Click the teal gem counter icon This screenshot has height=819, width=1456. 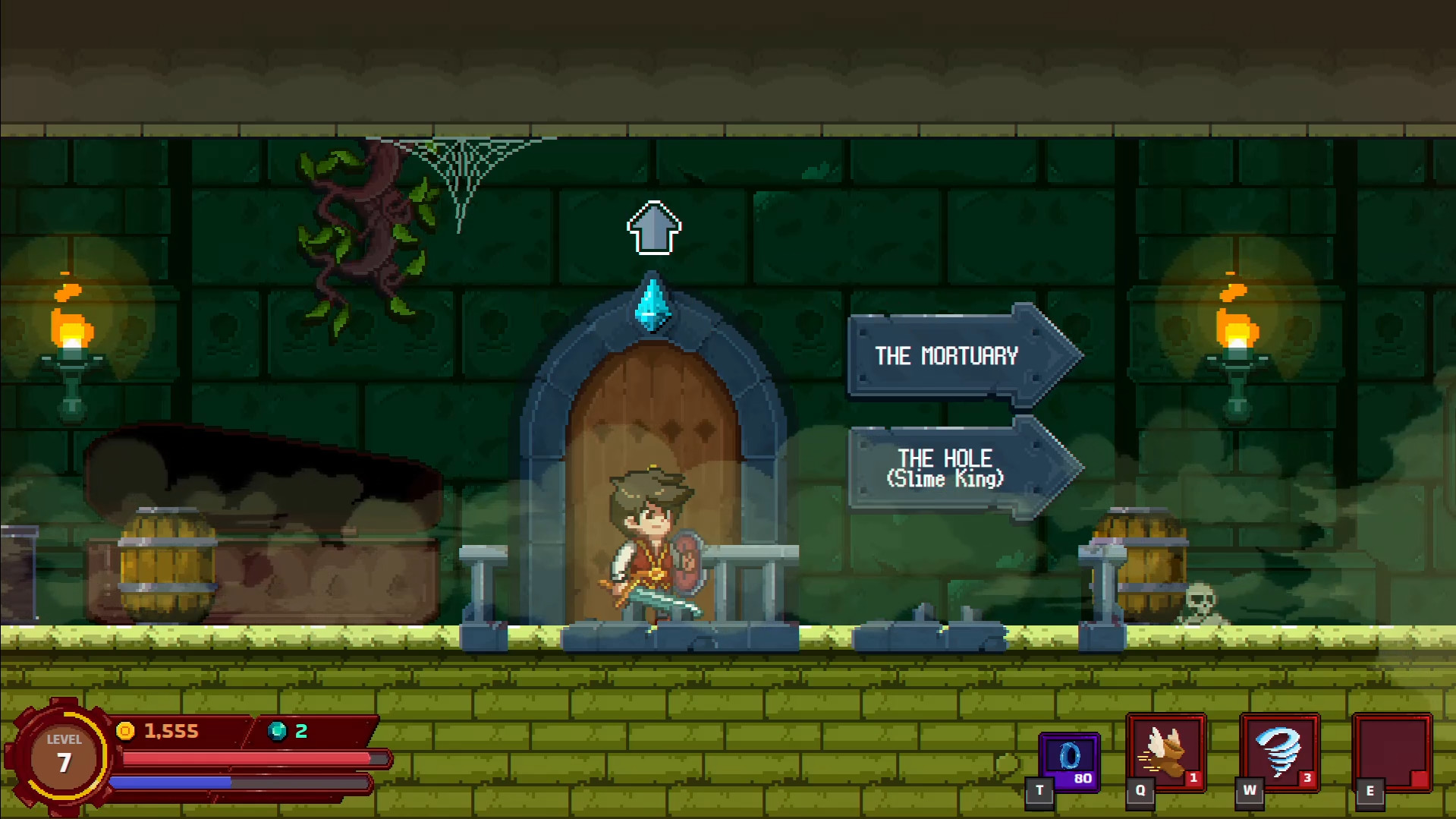click(275, 731)
